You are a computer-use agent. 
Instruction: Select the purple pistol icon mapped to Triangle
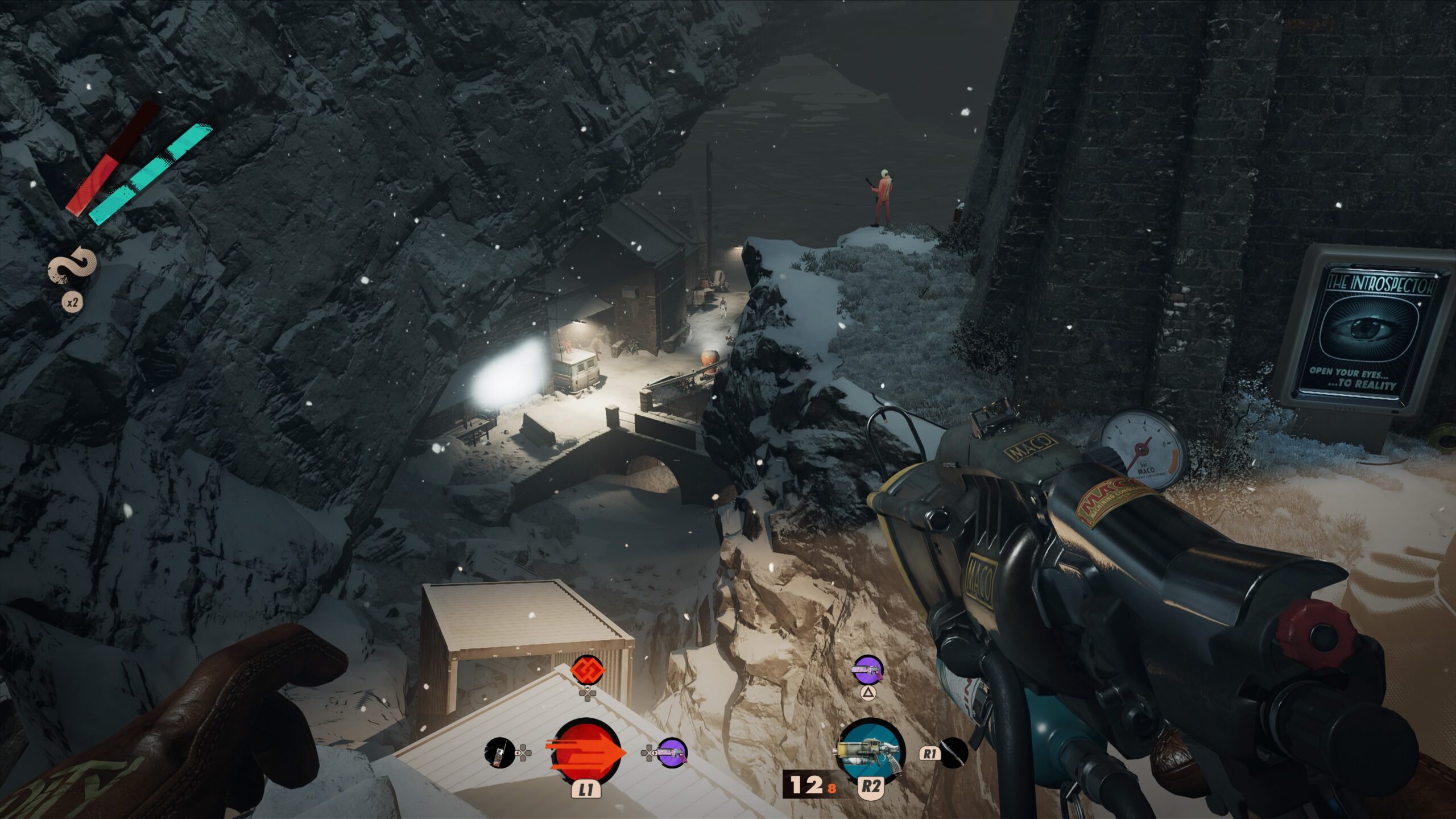[867, 671]
